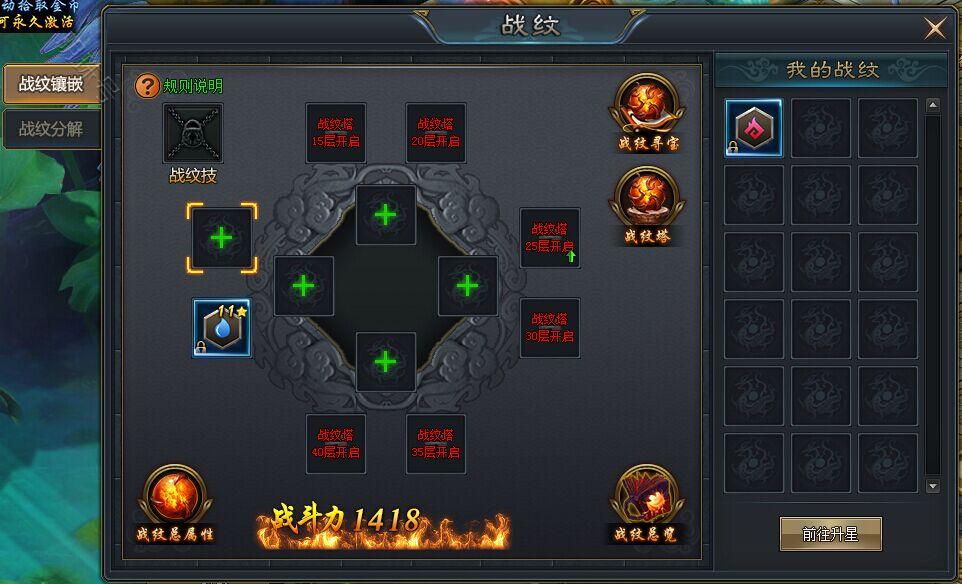The image size is (962, 584).
Task: Show the 规则说明 help rules
Action: pos(180,86)
